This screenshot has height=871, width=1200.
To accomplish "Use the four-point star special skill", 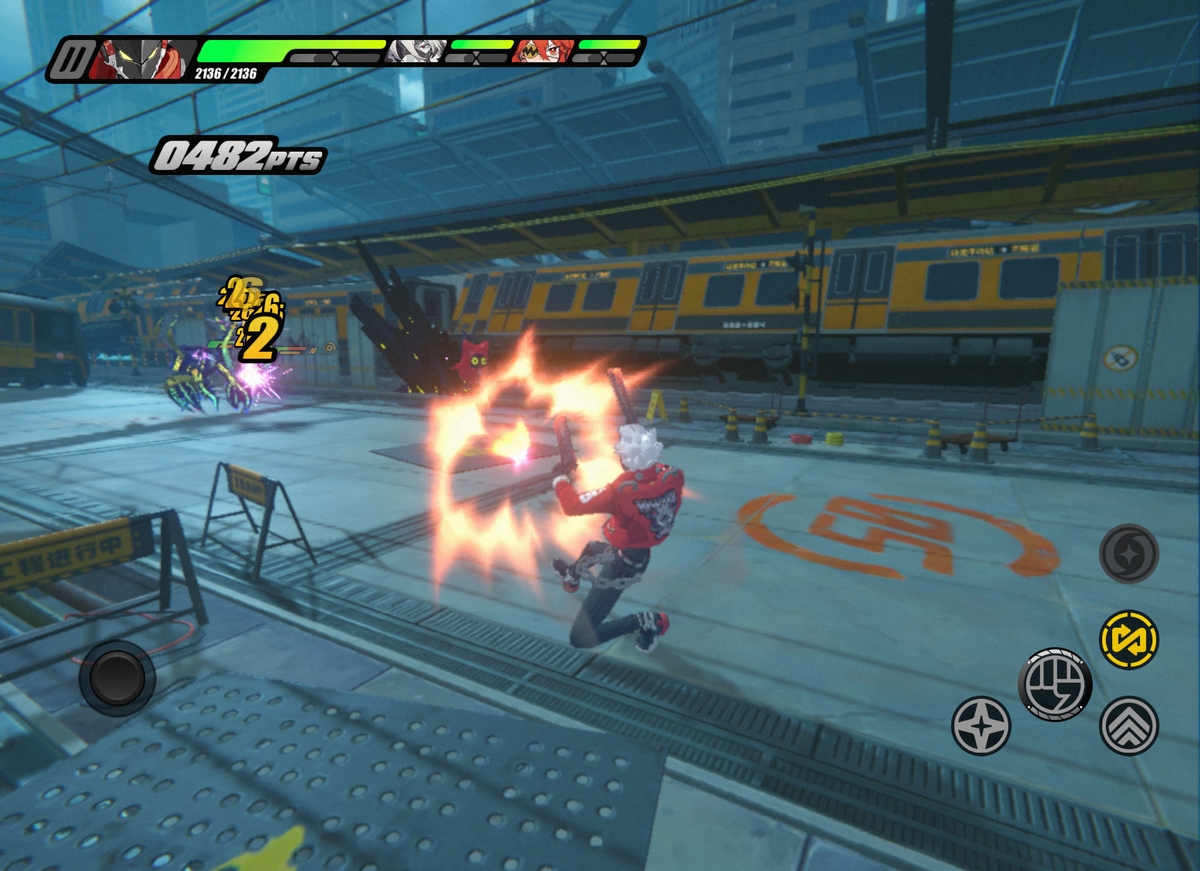I will (x=980, y=725).
